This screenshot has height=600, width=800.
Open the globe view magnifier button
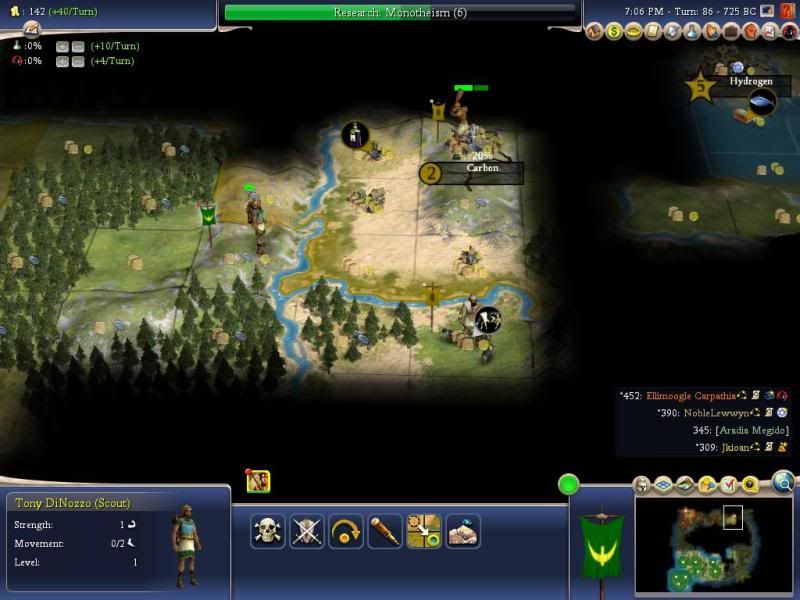click(783, 484)
